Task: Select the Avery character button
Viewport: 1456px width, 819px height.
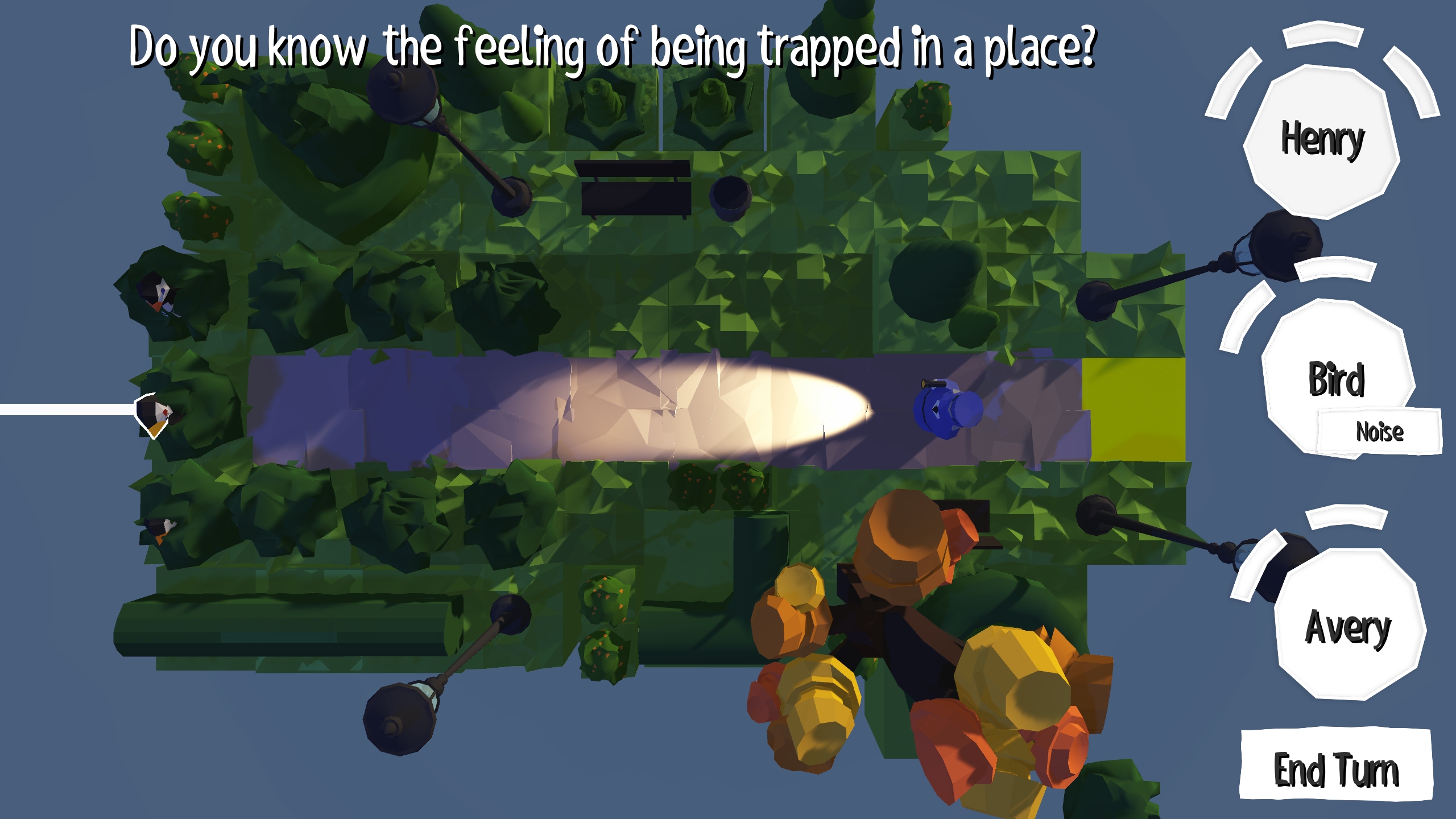Action: tap(1348, 626)
